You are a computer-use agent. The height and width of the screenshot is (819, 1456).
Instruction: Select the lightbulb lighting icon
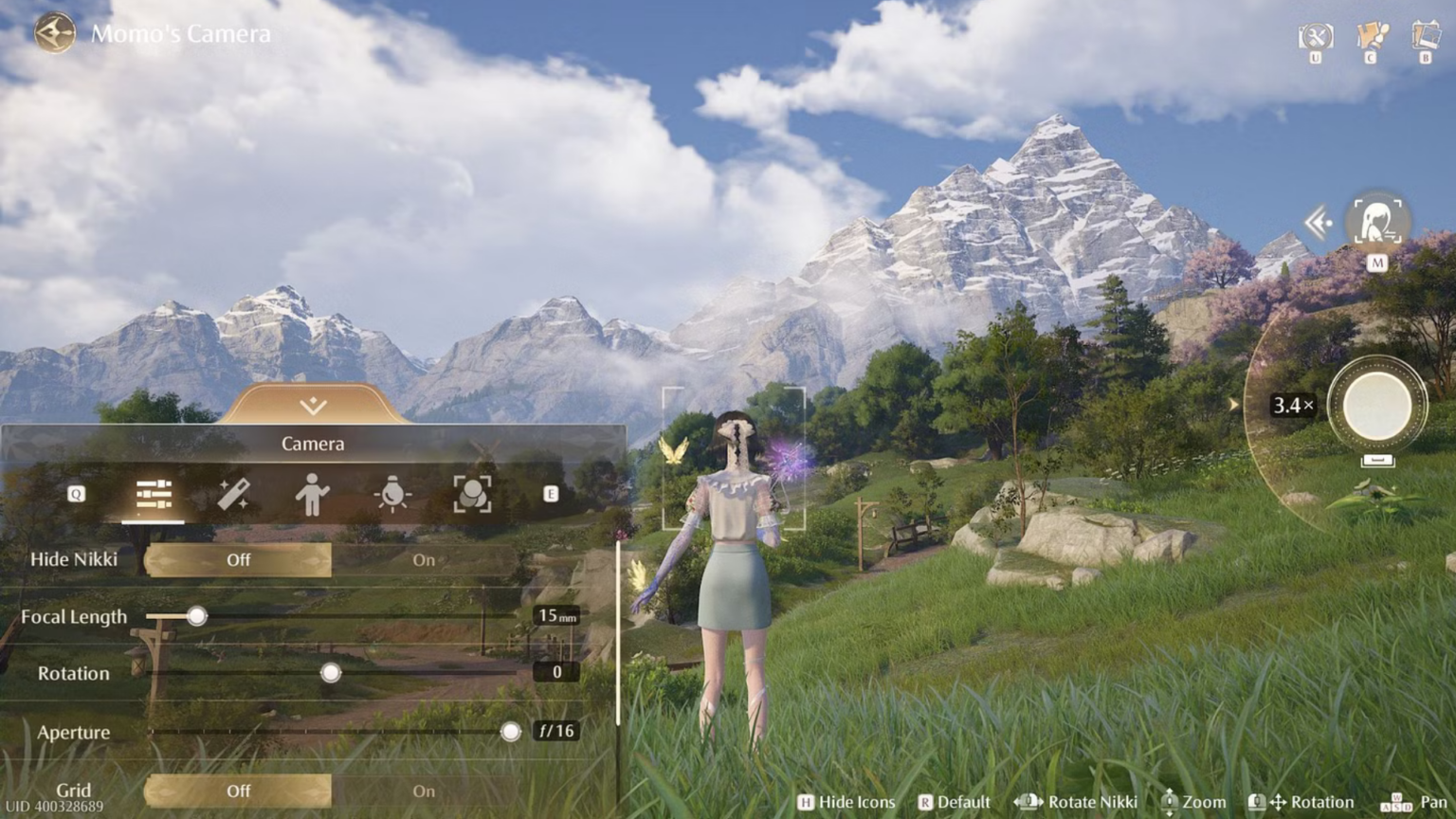pos(392,493)
